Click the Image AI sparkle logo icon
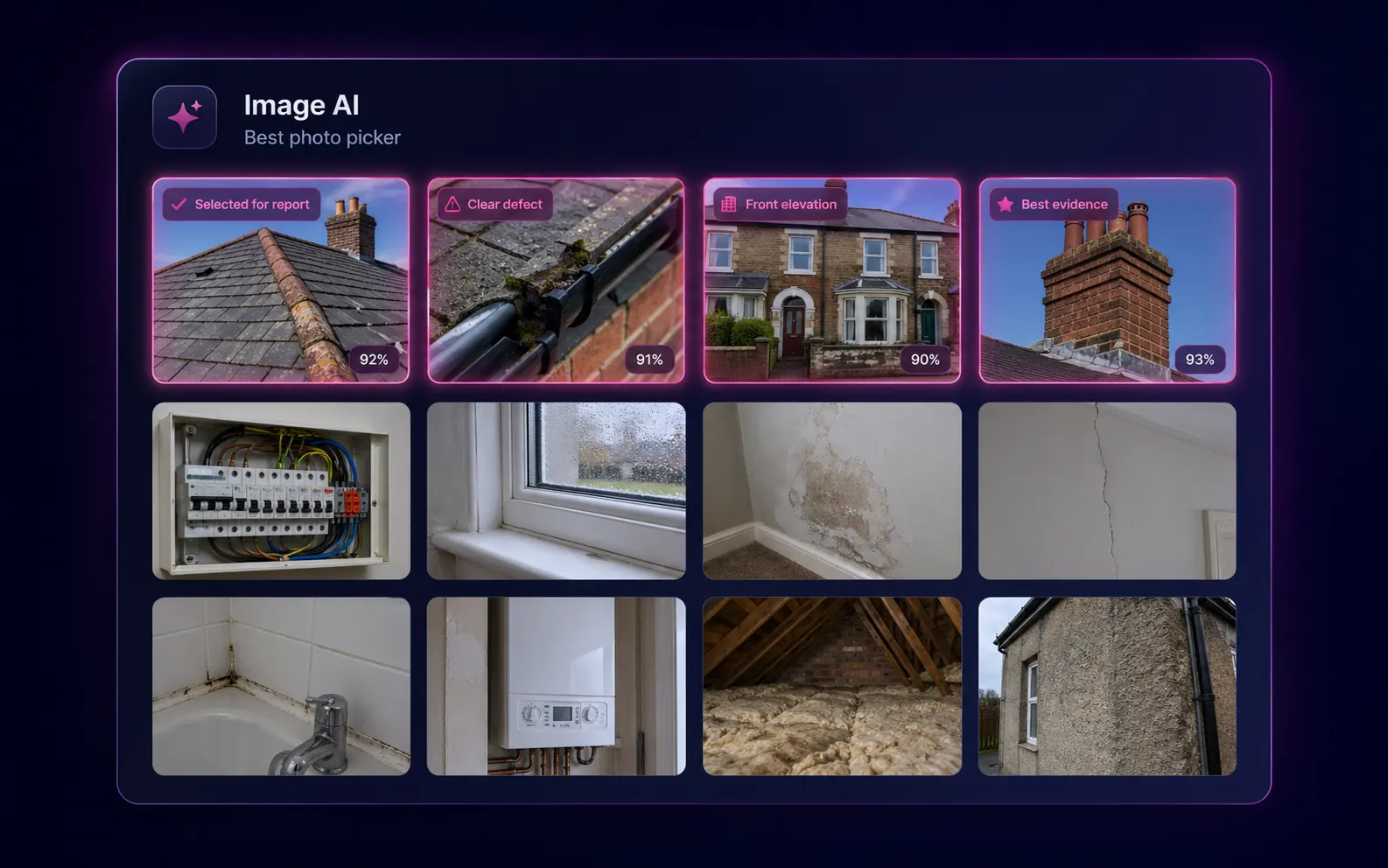 pyautogui.click(x=184, y=116)
